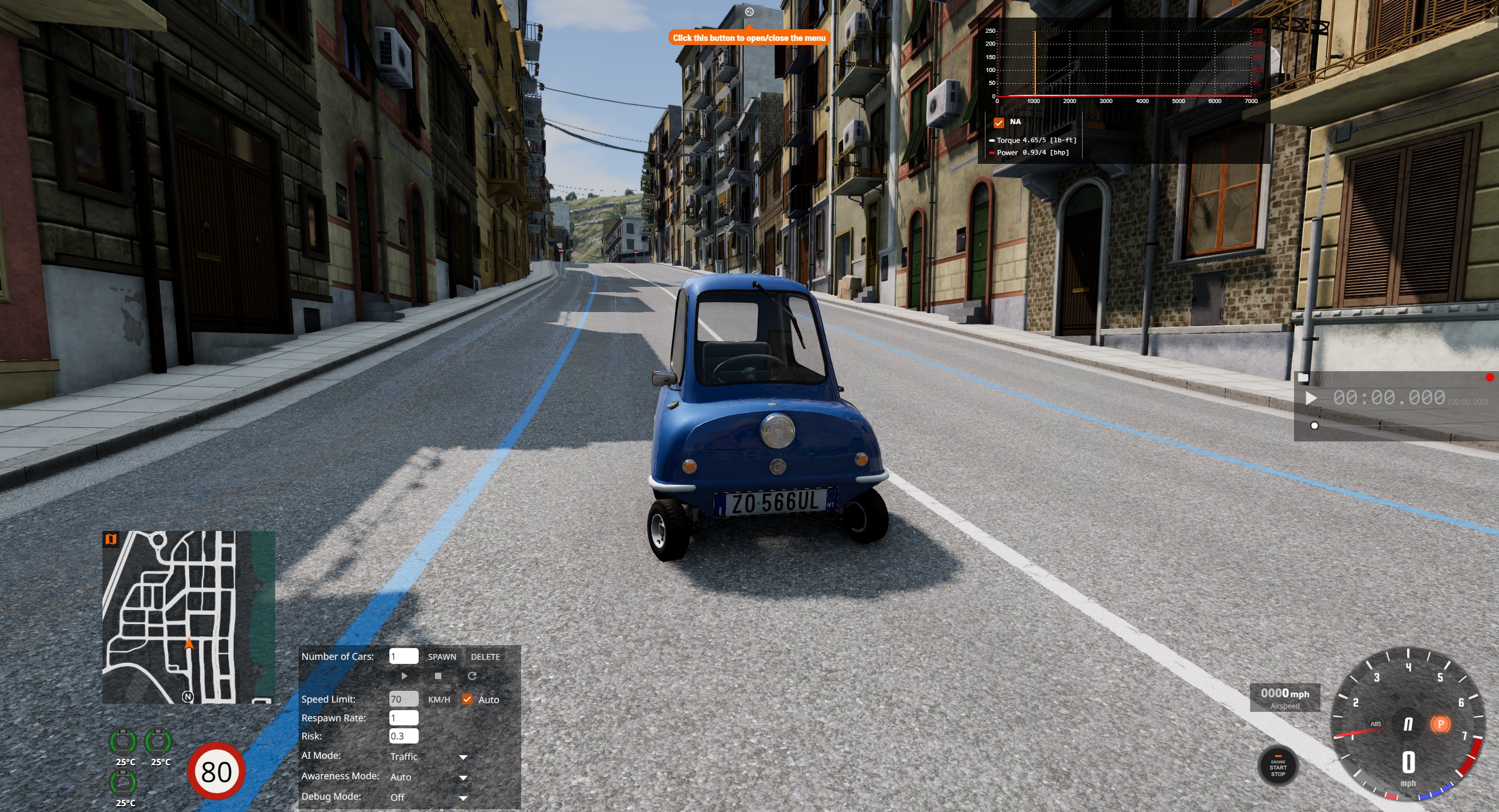The image size is (1499, 812).
Task: Select the Number of Cars field
Action: click(403, 656)
